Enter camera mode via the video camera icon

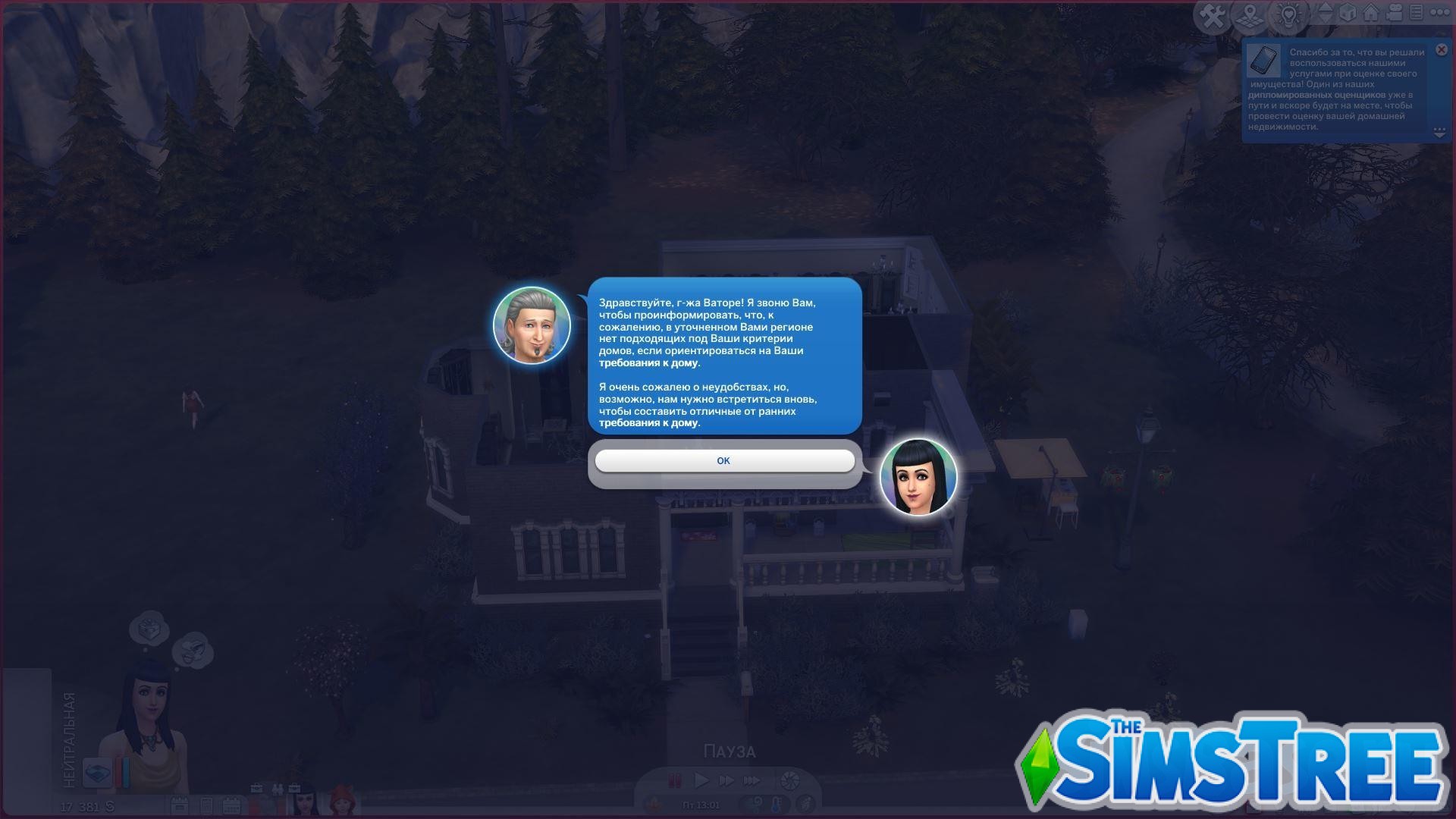(x=1395, y=11)
